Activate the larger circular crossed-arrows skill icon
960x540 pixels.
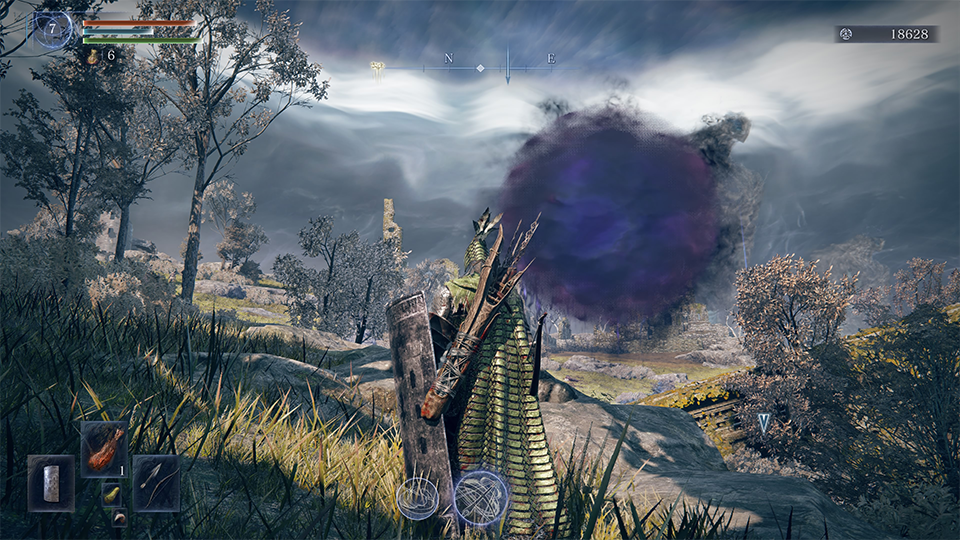point(479,497)
